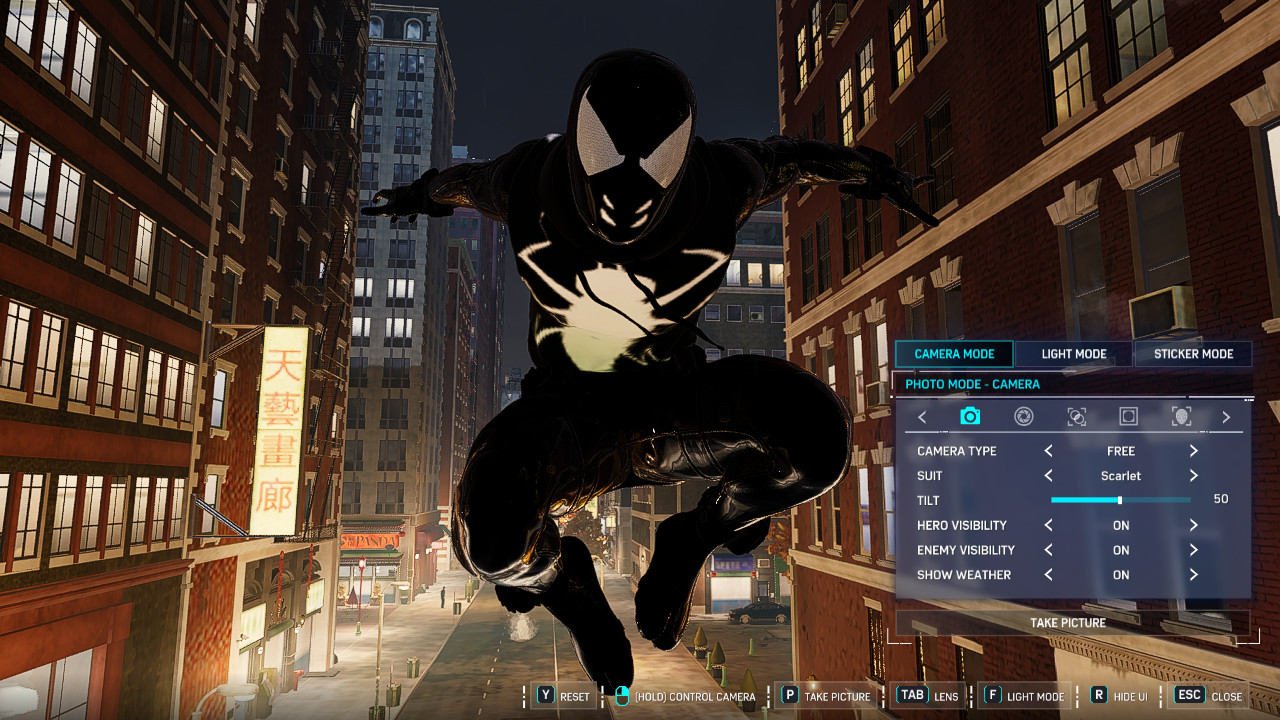Select previous Suit option
Viewport: 1280px width, 720px height.
tap(1047, 476)
